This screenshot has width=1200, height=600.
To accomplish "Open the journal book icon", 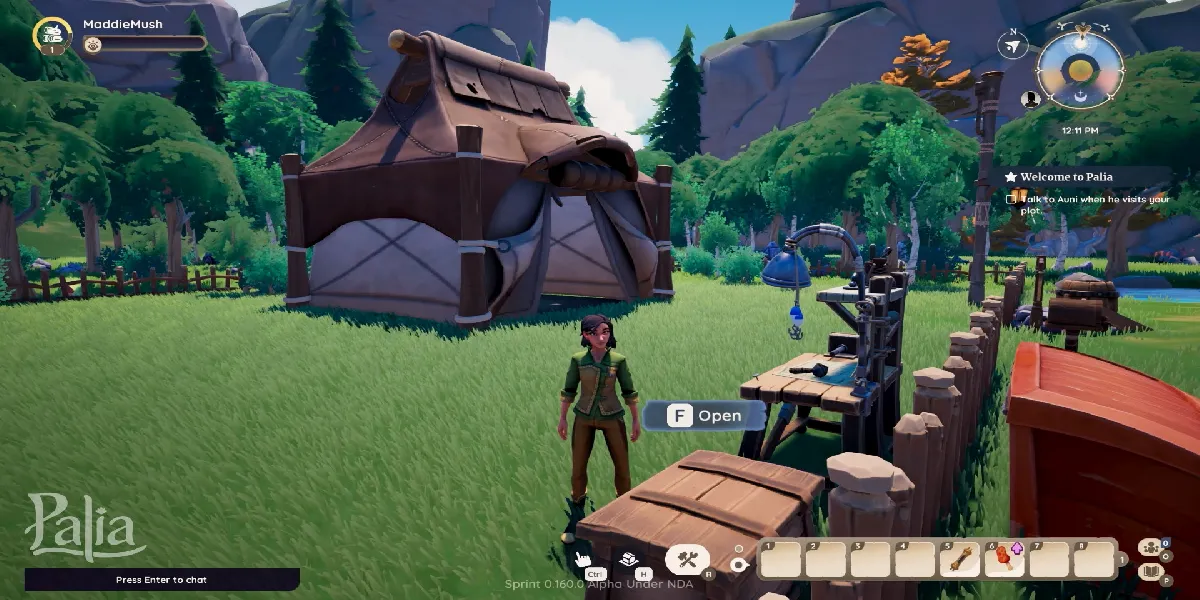I will point(1149,572).
